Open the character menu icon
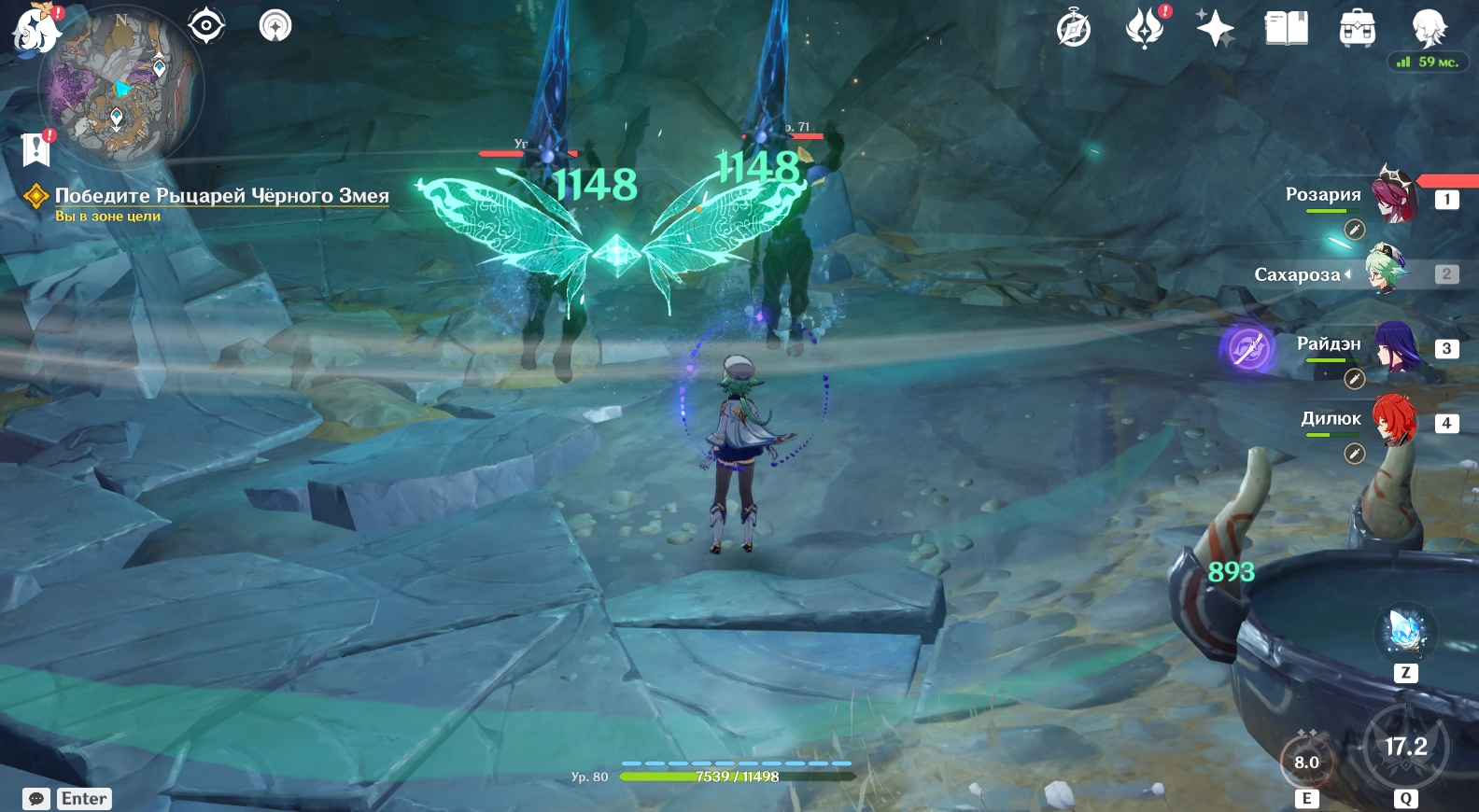This screenshot has width=1479, height=812. pos(1428,28)
